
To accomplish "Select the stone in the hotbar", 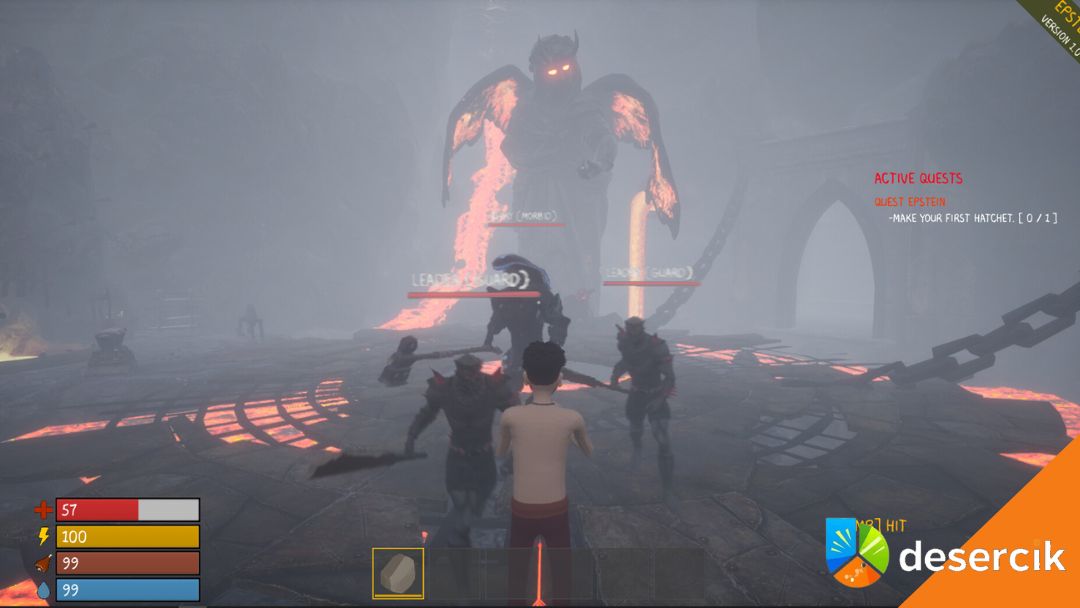I will point(398,573).
